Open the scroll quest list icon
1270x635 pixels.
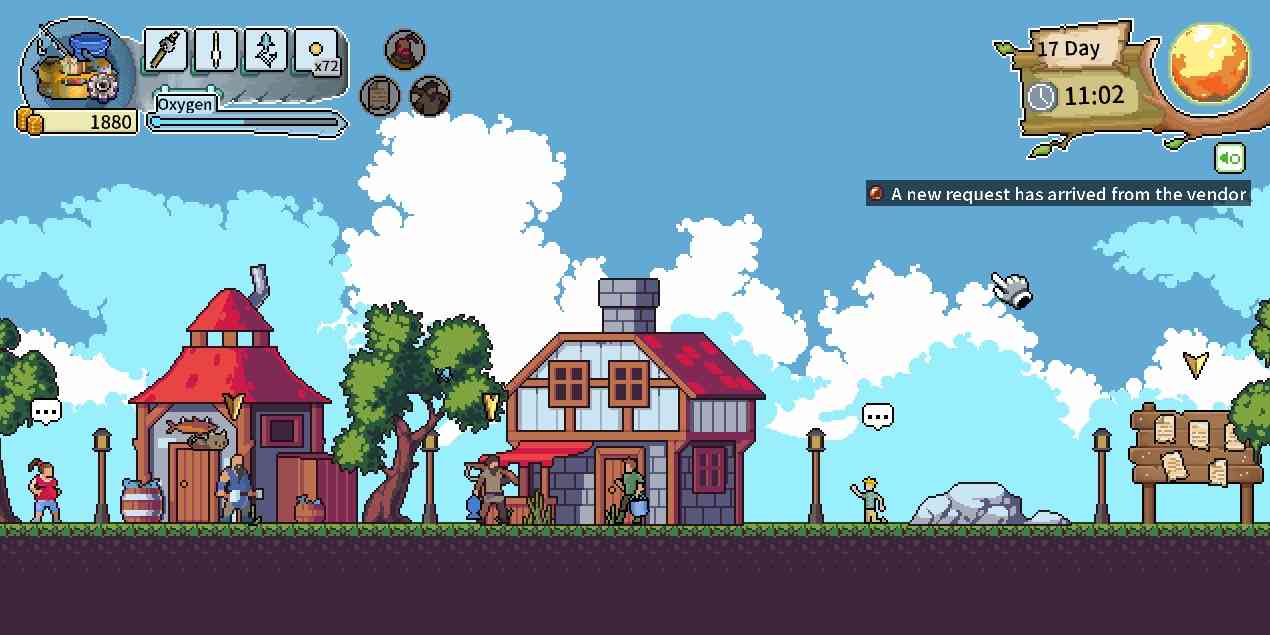click(380, 96)
